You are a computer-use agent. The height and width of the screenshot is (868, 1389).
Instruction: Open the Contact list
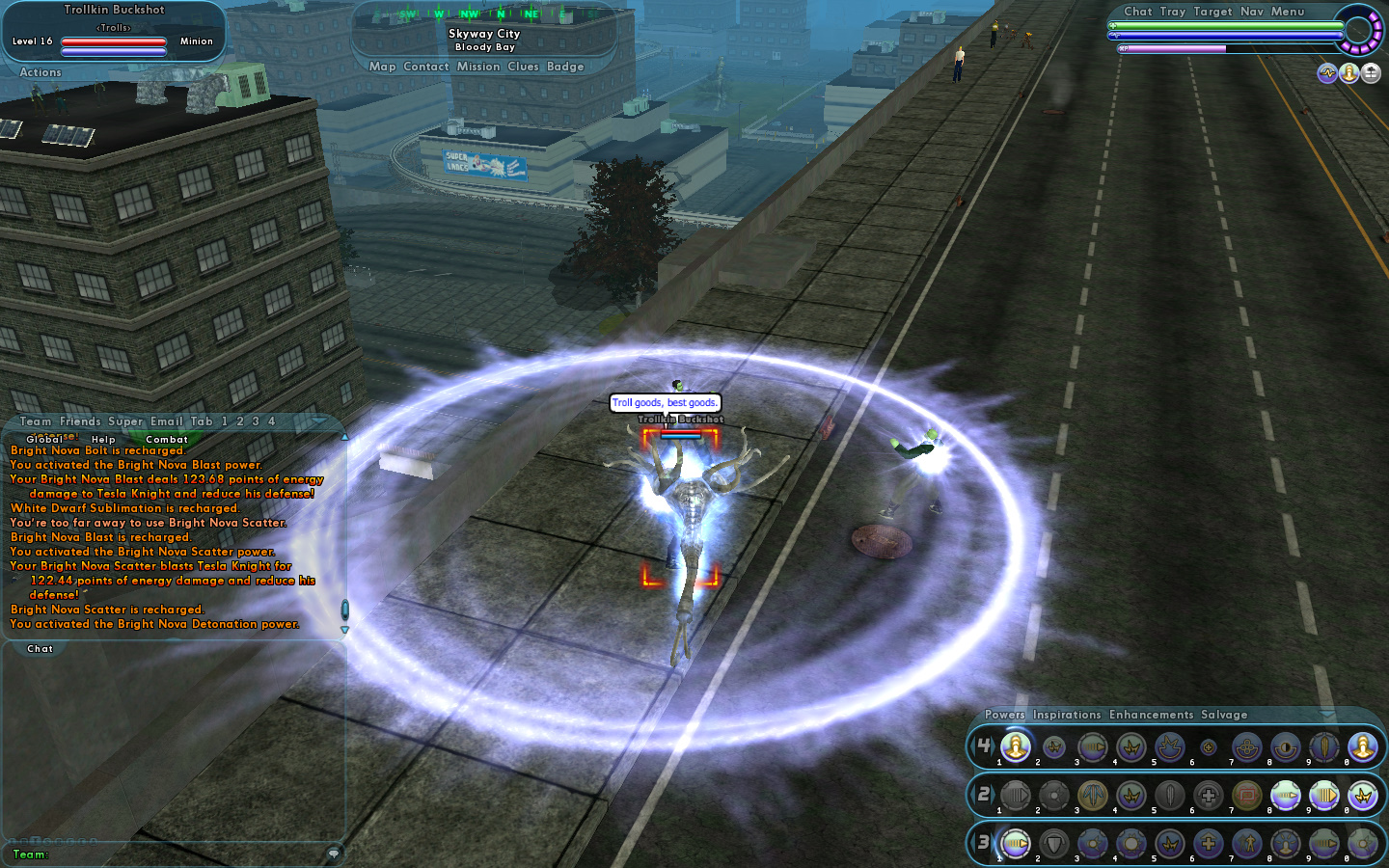coord(426,67)
